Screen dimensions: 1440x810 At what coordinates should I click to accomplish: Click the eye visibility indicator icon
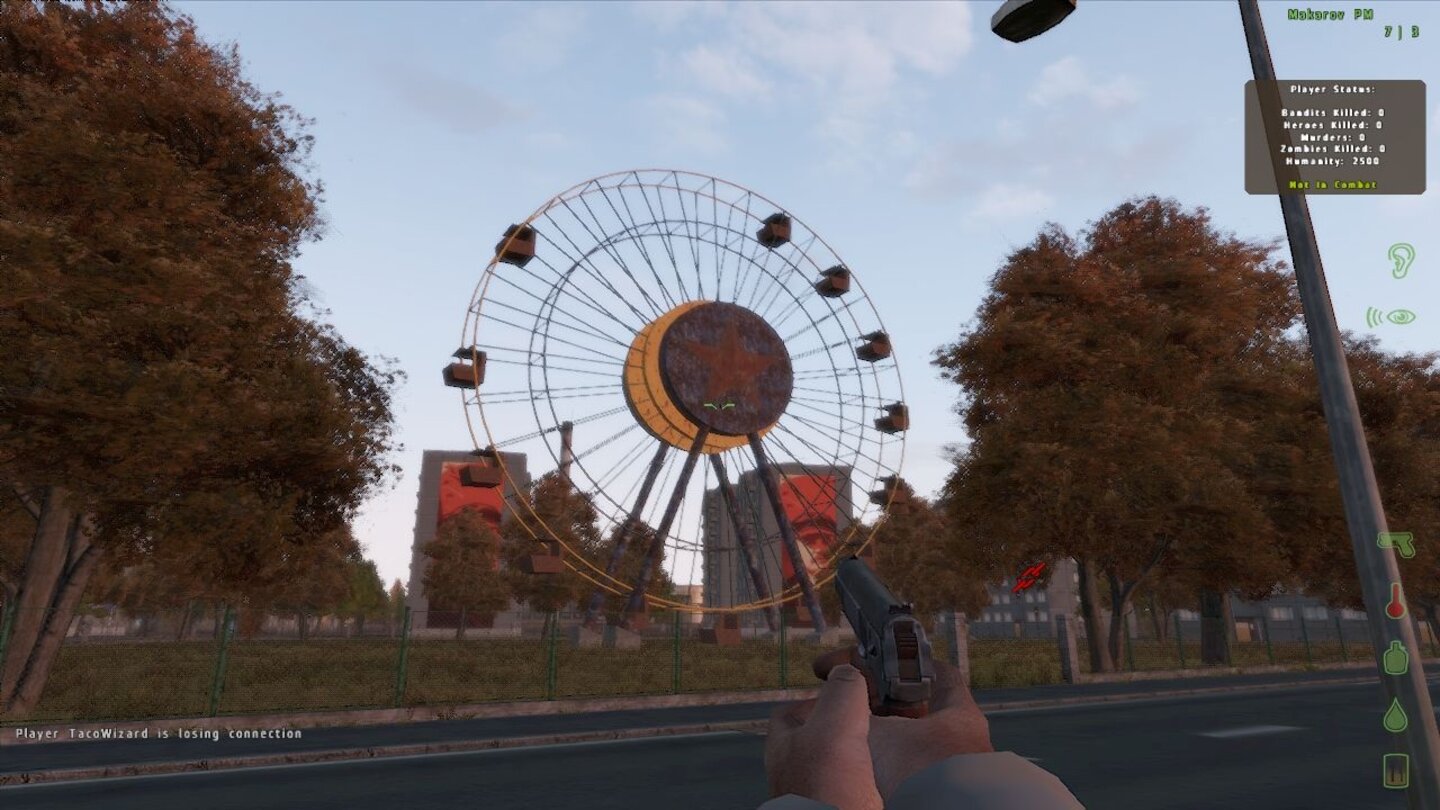(x=1402, y=317)
